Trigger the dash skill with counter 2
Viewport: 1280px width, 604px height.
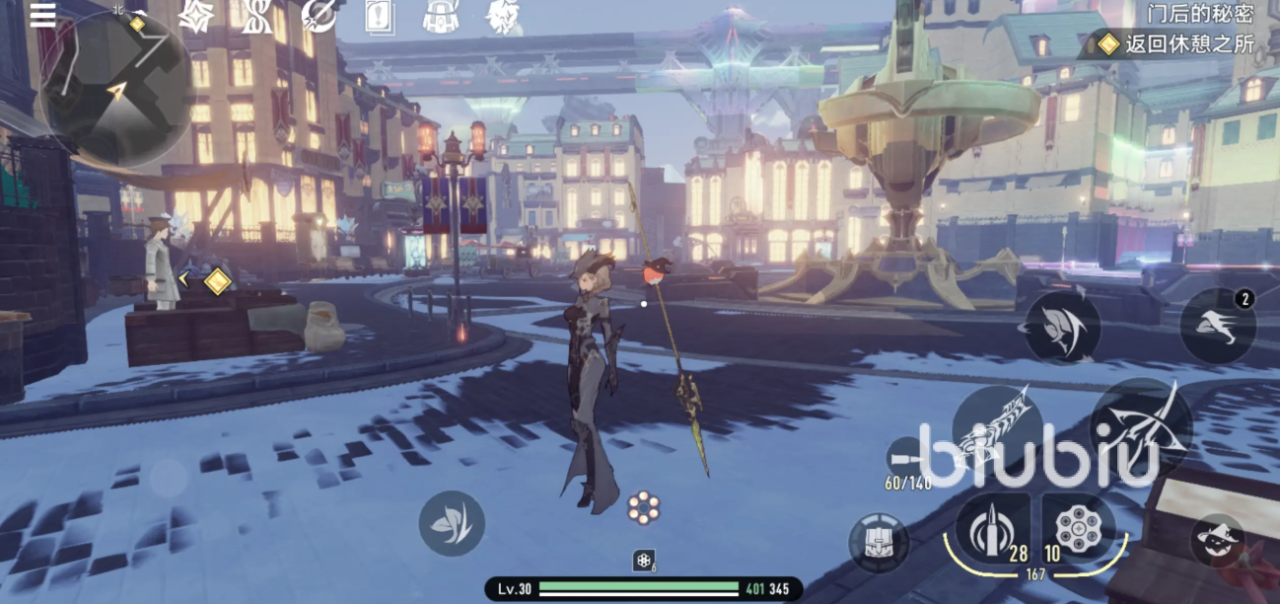point(1217,326)
